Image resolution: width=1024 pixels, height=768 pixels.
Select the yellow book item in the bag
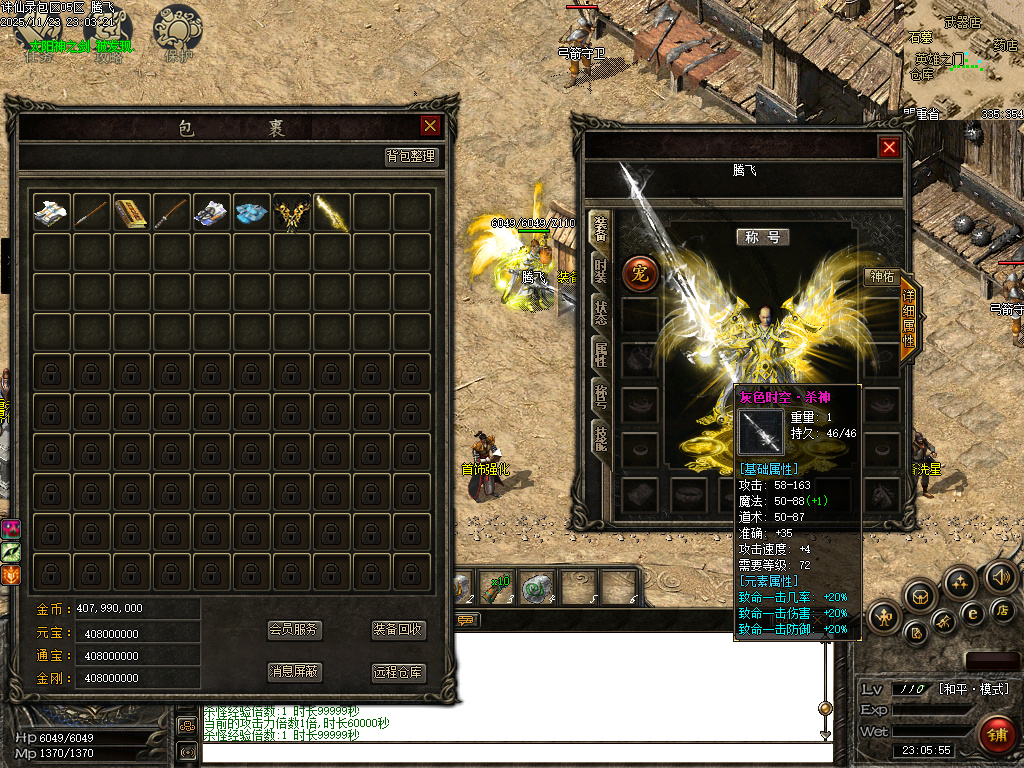pyautogui.click(x=131, y=212)
